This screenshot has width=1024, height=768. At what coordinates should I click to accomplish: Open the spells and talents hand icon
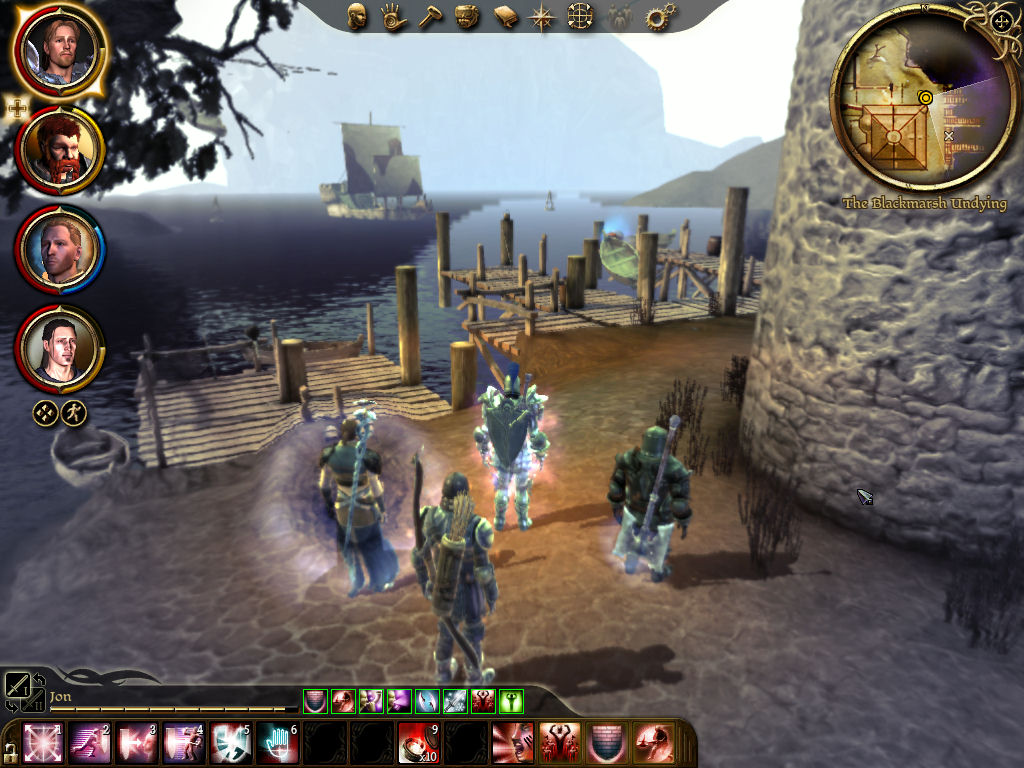[x=392, y=17]
